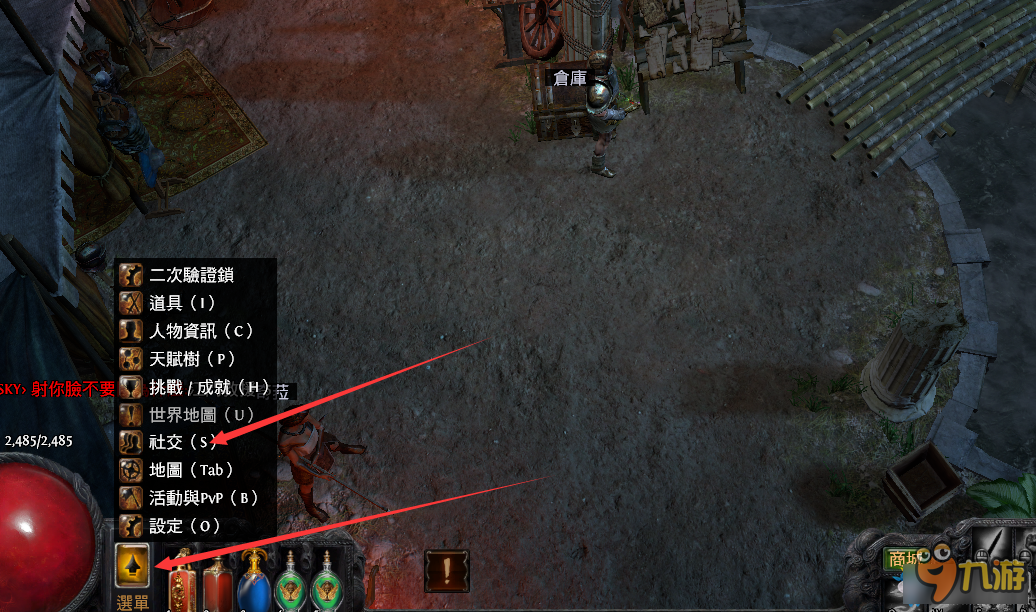Open the 商城 shop button
Screen dimensions: 1036x612
pos(903,559)
